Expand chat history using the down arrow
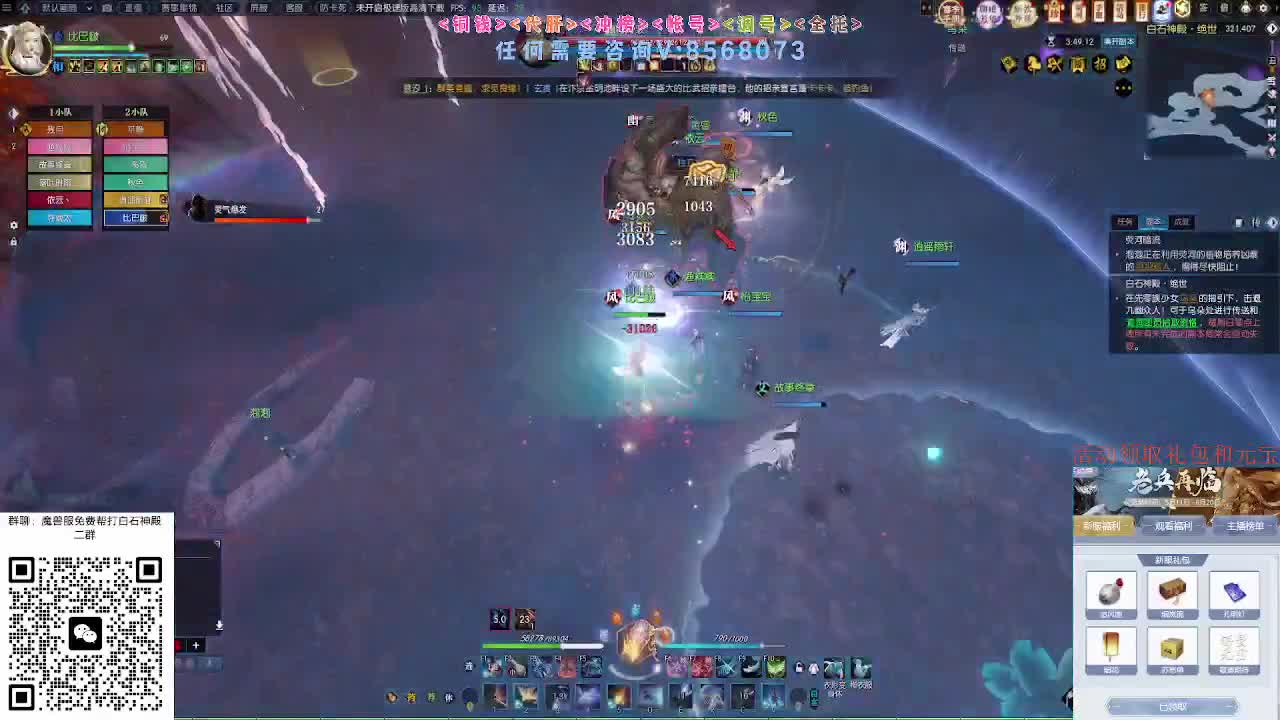The width and height of the screenshot is (1280, 720). (x=218, y=627)
